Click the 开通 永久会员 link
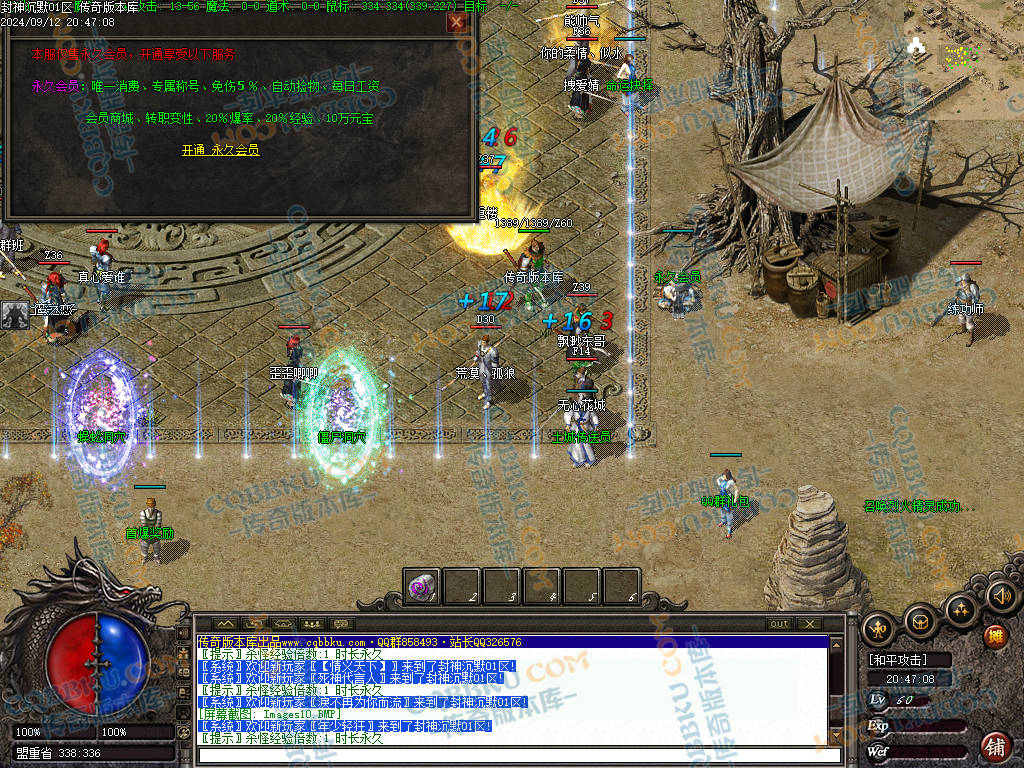 click(220, 150)
